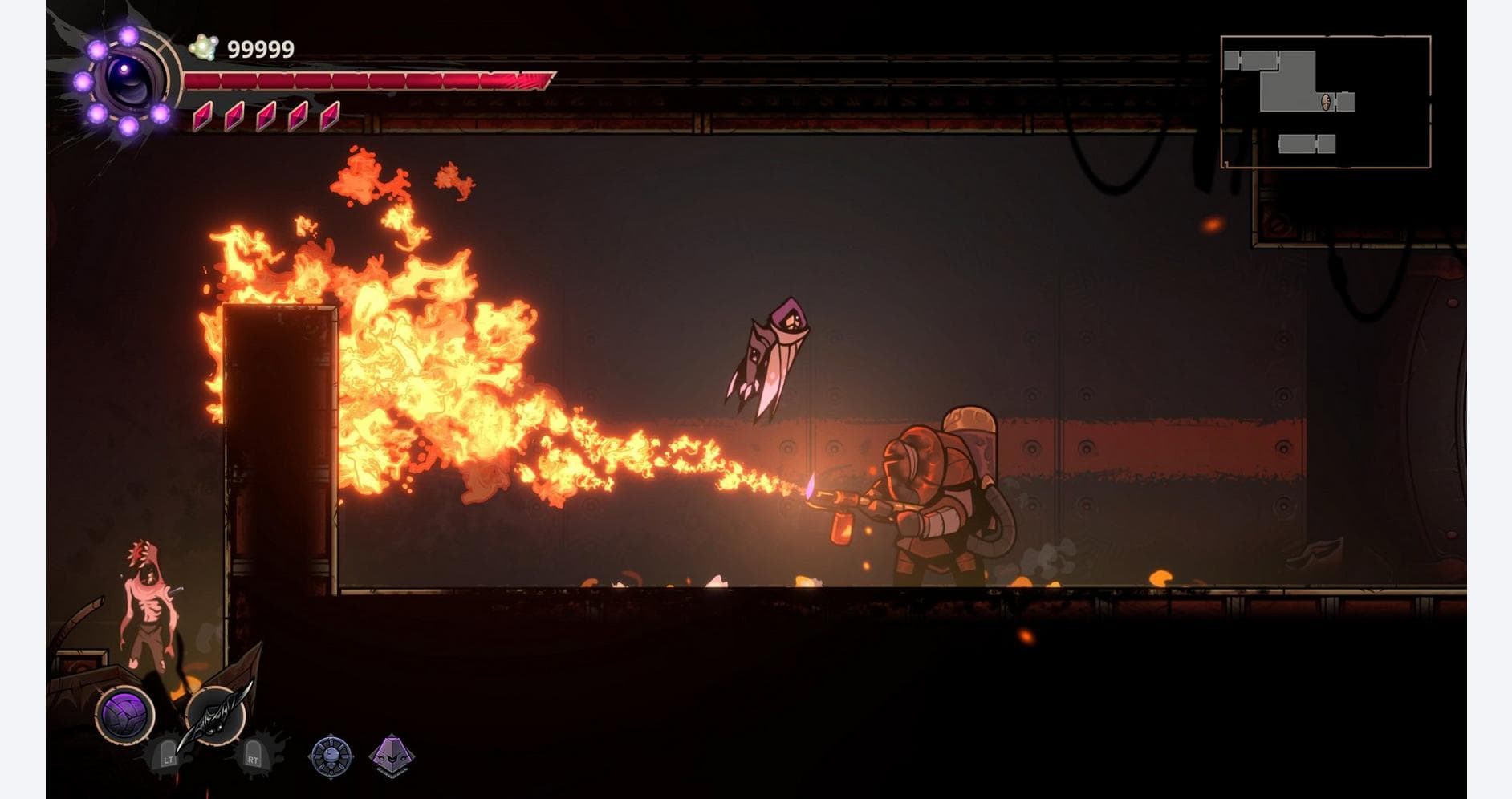
Task: Click the red health bar
Action: click(361, 80)
